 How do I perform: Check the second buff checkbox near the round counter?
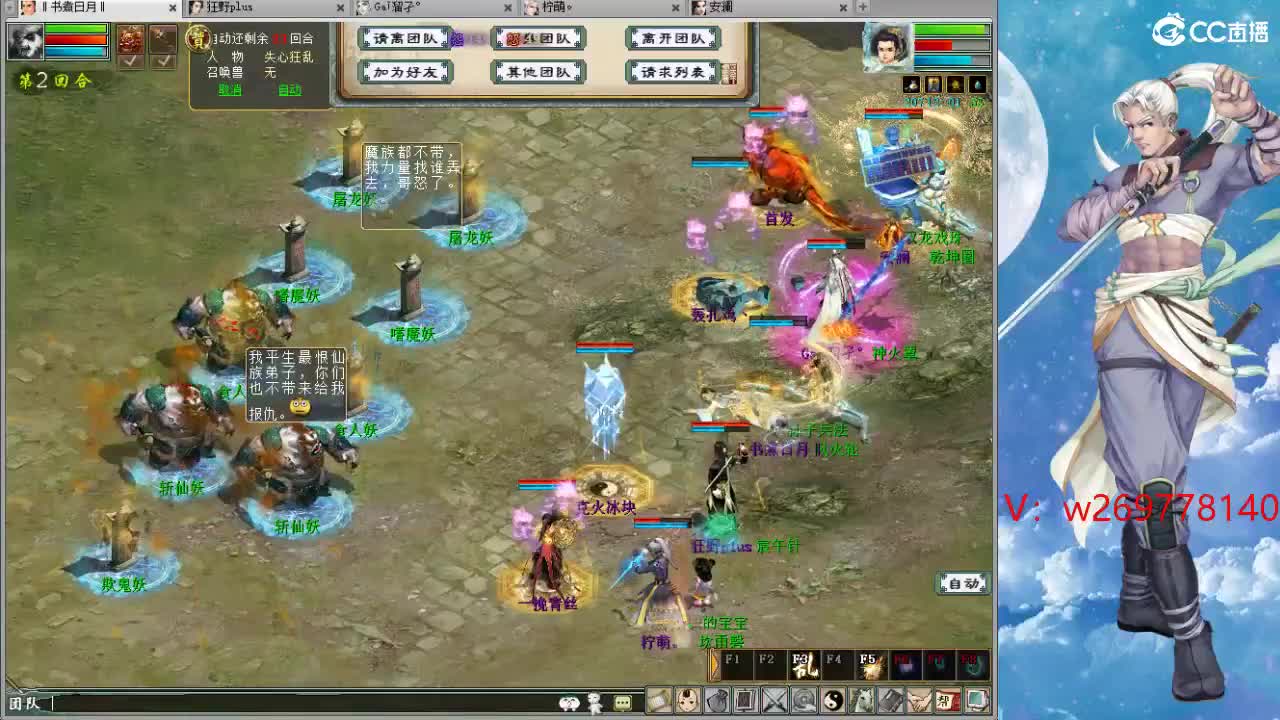[164, 61]
